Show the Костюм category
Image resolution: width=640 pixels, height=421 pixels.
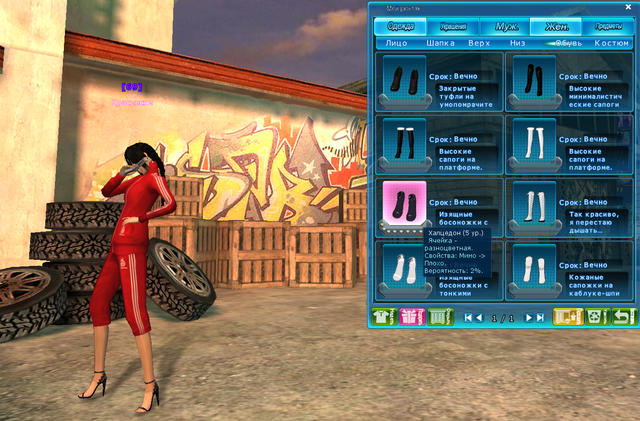611,43
